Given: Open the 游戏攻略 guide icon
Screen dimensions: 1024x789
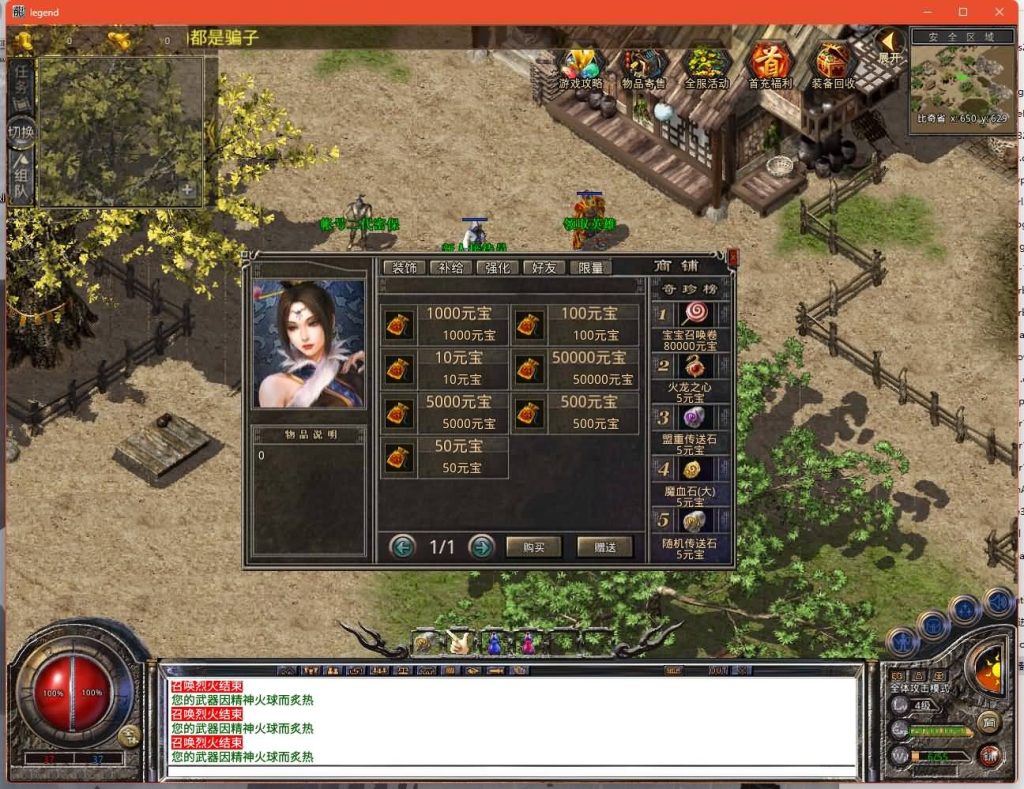Looking at the screenshot, I should [x=580, y=66].
